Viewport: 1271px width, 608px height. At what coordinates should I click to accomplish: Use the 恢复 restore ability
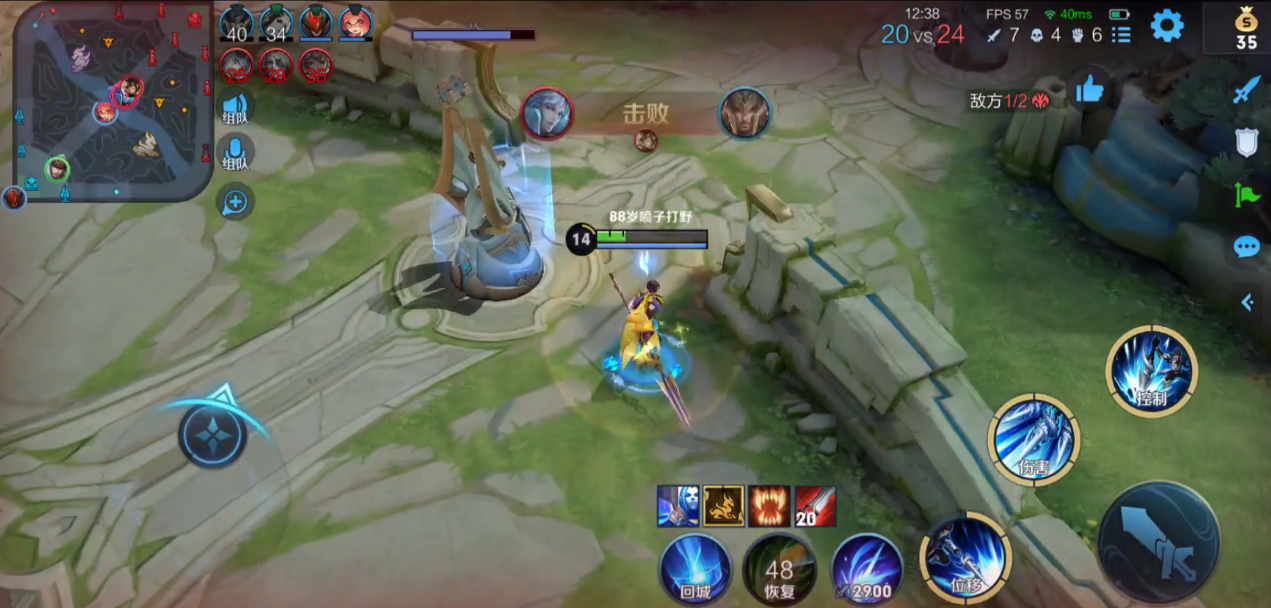779,568
